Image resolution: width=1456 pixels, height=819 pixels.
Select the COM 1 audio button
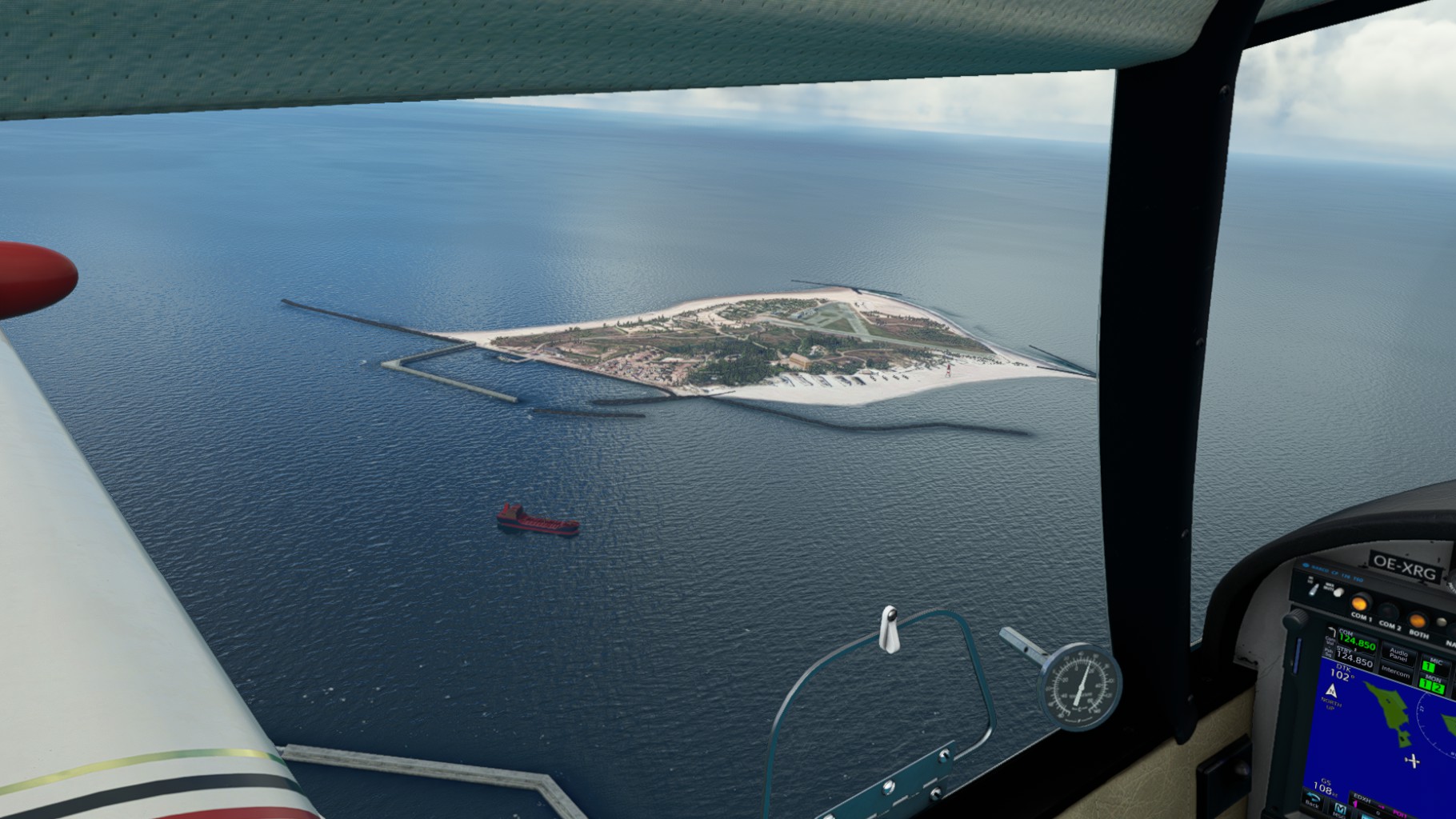1360,603
